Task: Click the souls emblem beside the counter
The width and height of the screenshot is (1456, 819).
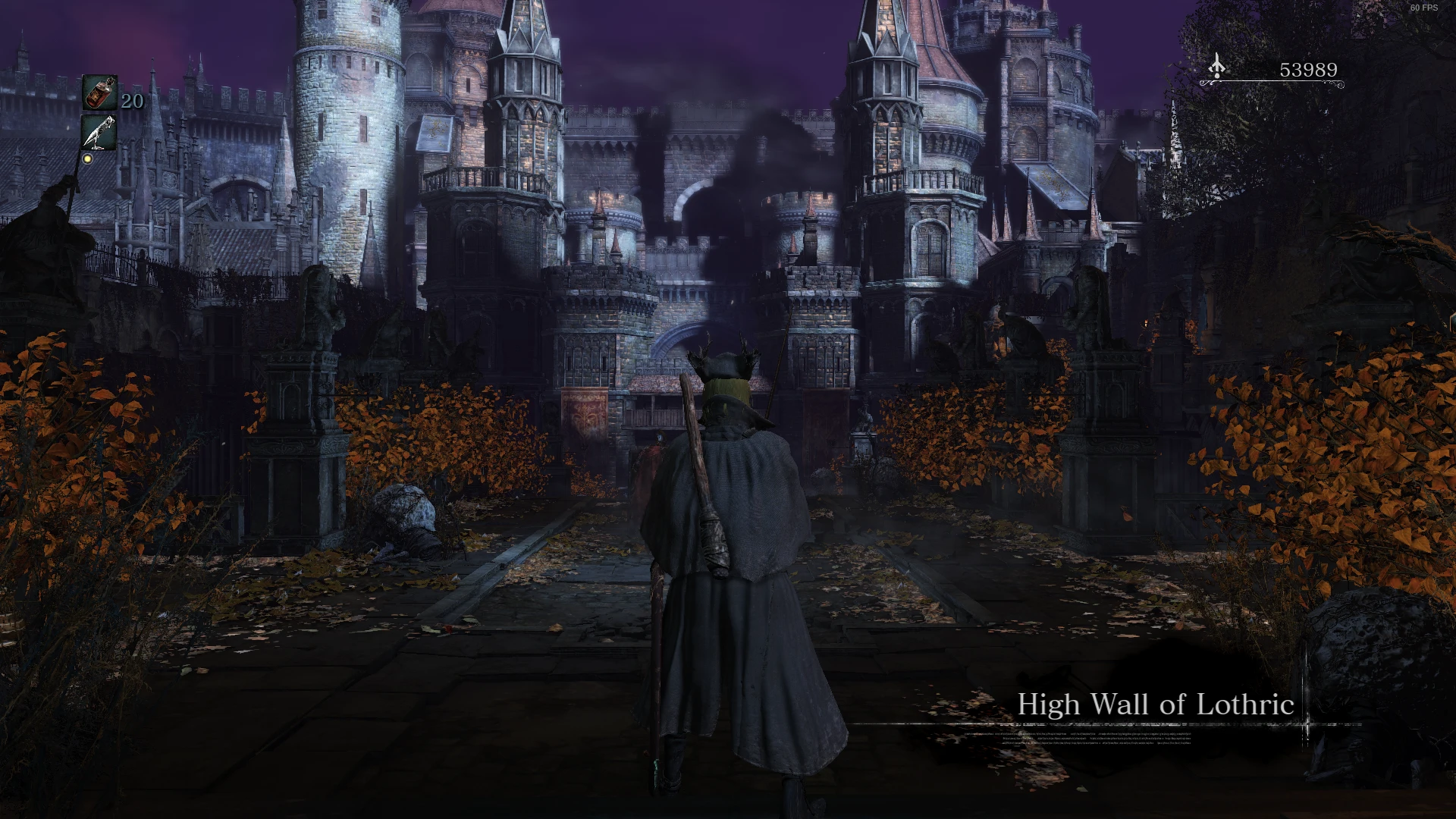Action: click(1218, 68)
